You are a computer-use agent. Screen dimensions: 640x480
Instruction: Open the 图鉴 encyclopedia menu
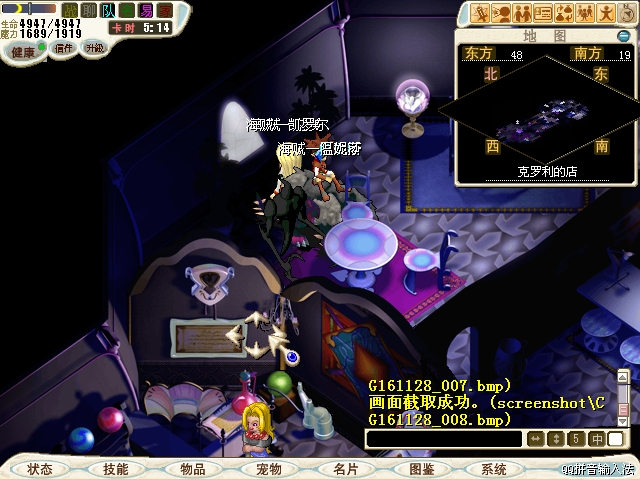pyautogui.click(x=421, y=469)
